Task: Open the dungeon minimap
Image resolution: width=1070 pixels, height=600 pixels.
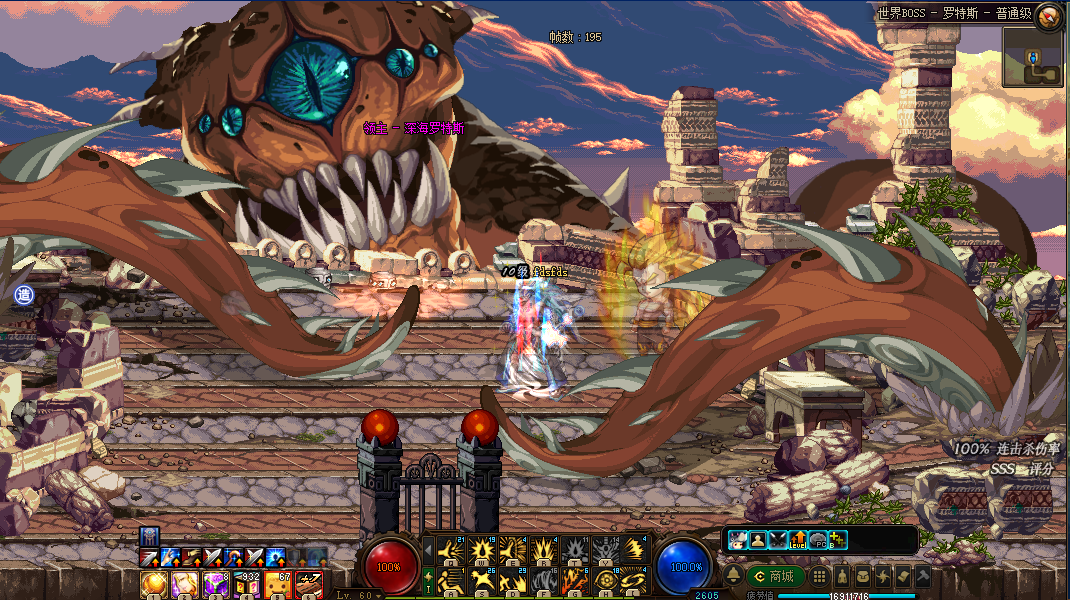Action: [x=1033, y=57]
